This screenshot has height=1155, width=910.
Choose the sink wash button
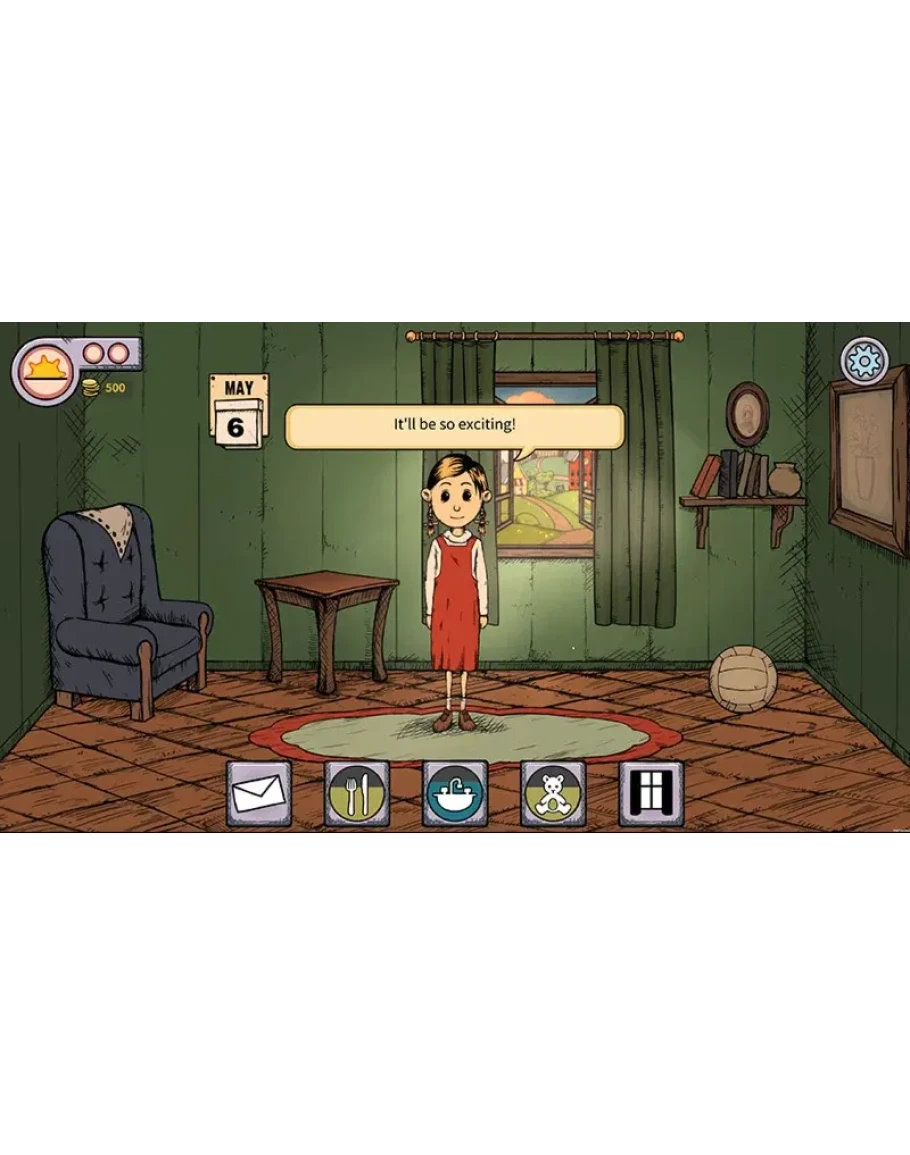pyautogui.click(x=455, y=794)
